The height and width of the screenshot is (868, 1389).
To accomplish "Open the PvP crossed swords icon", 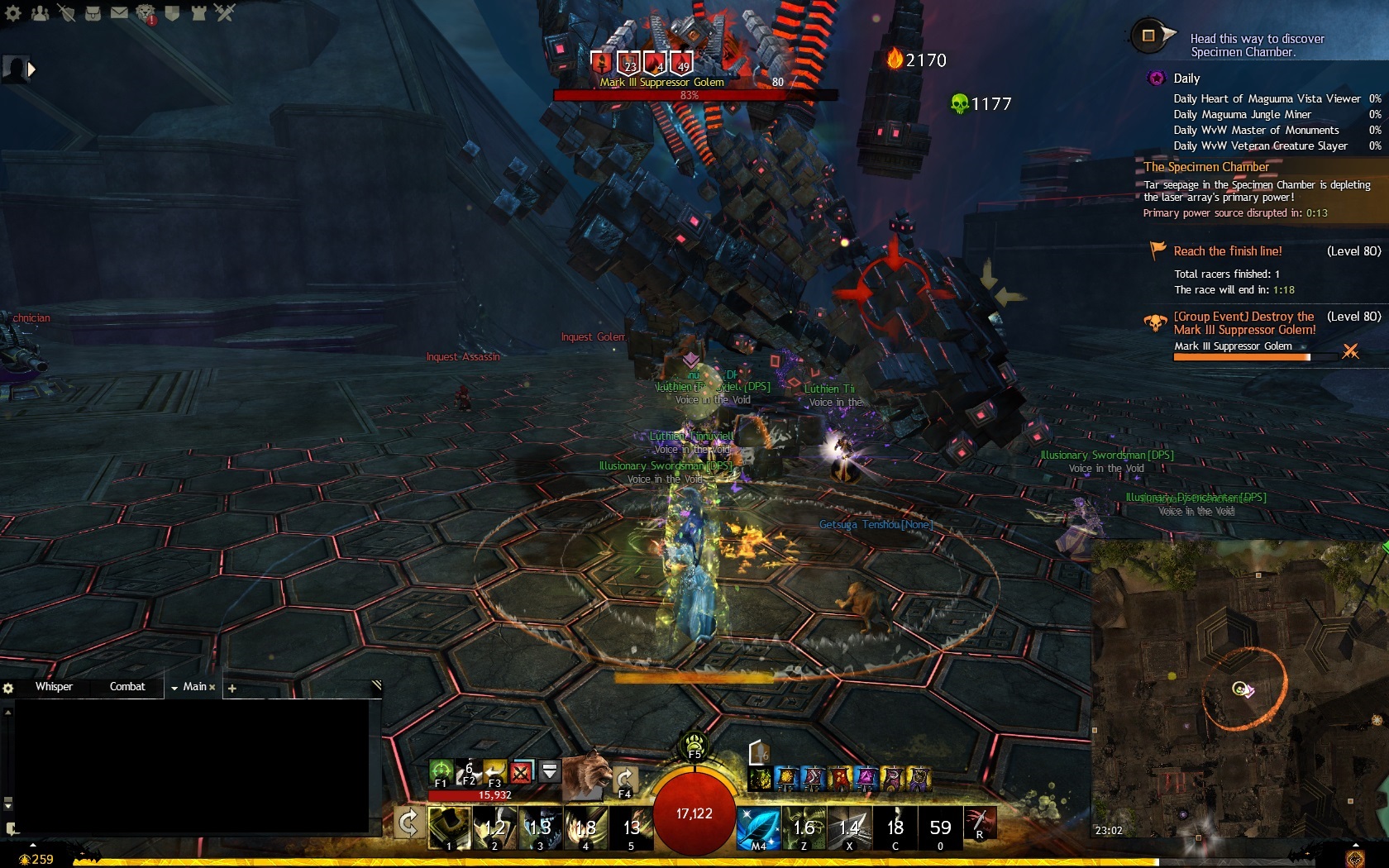I will coord(225,12).
